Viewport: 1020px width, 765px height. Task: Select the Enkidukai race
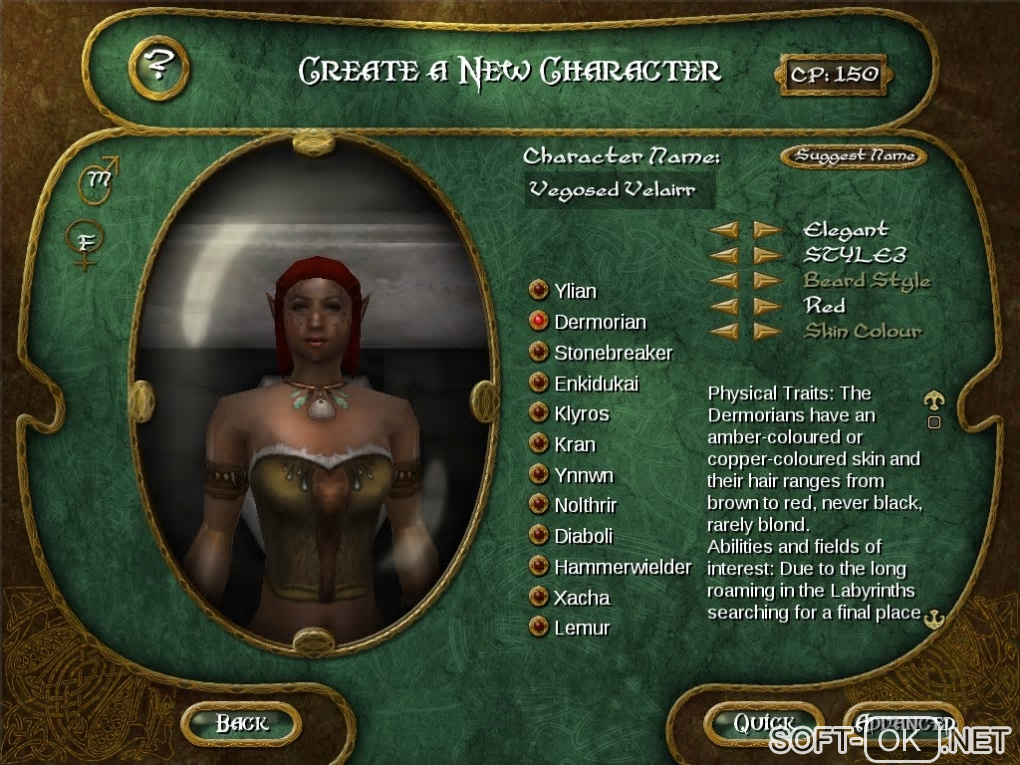pos(539,383)
